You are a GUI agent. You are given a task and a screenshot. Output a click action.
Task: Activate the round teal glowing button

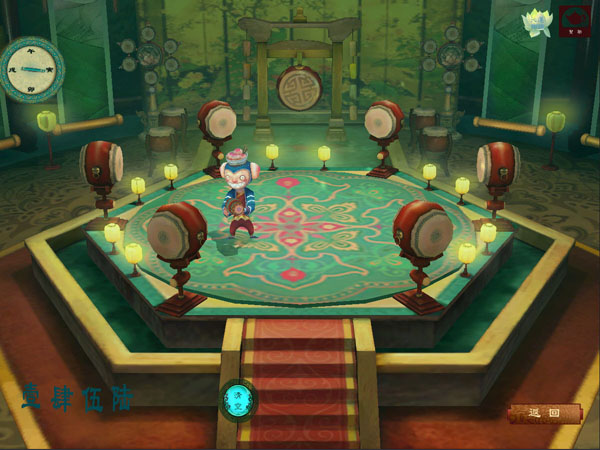point(238,400)
